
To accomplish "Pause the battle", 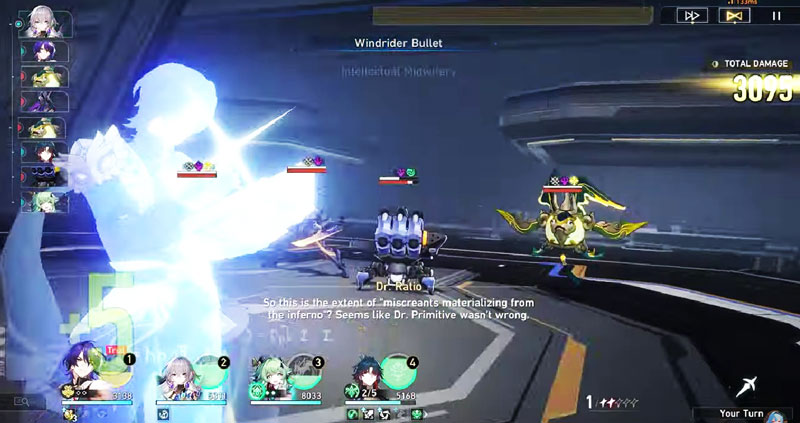I will pos(777,15).
